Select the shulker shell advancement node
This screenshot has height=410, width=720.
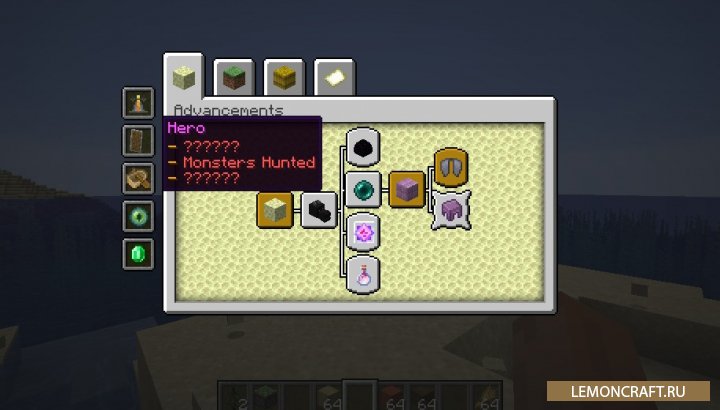(451, 210)
